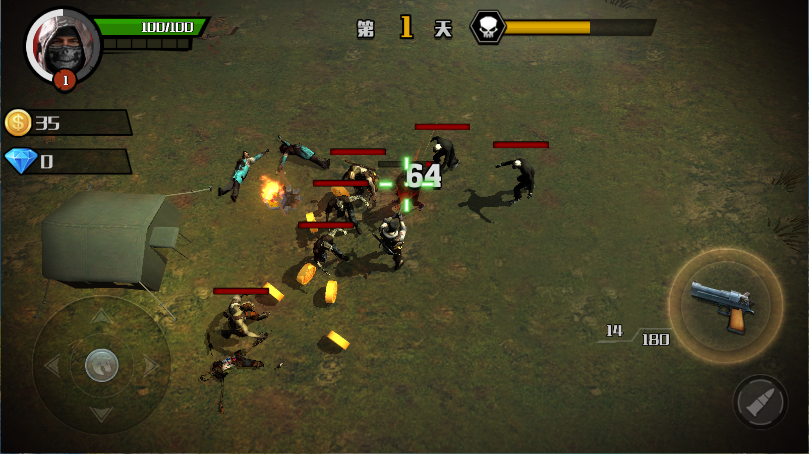The image size is (809, 454).
Task: Tap the bullet reload button
Action: 760,402
